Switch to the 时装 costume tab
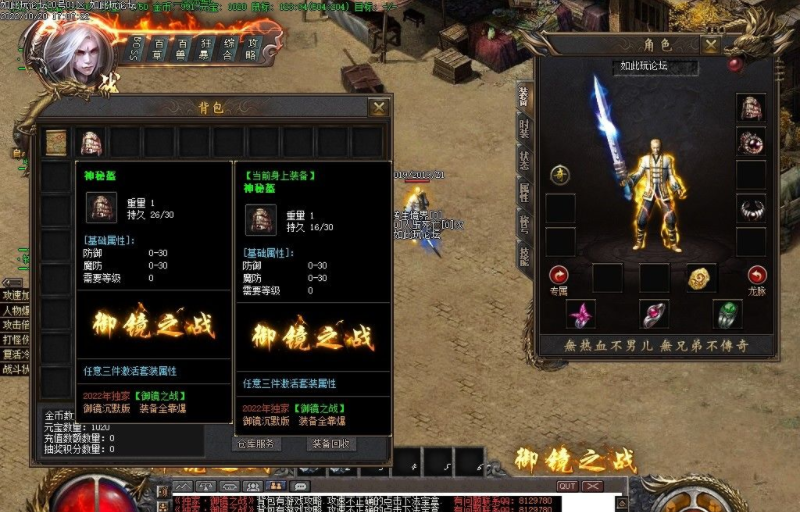801x512 pixels. click(524, 127)
